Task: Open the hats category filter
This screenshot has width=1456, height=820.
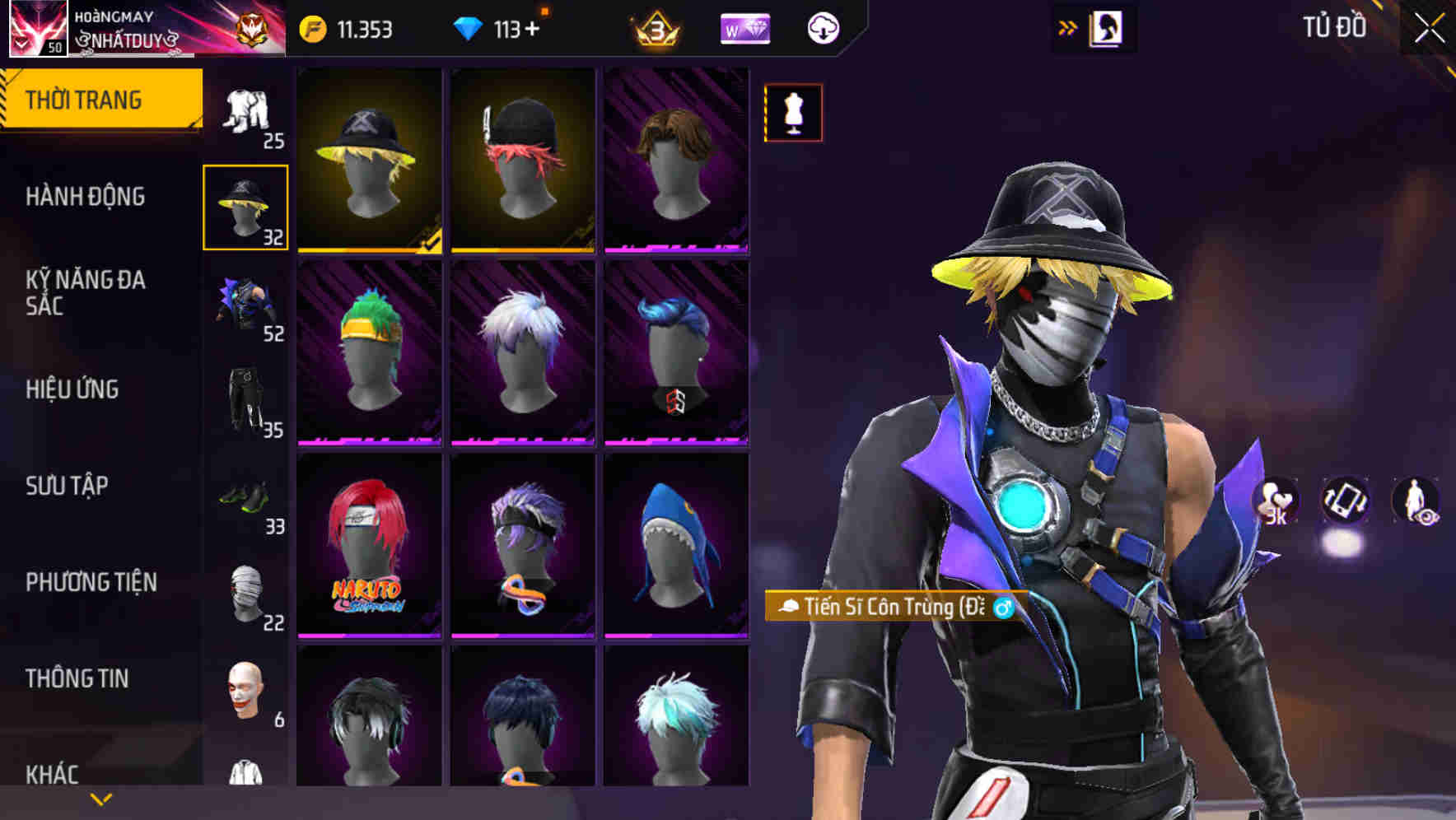Action: pyautogui.click(x=245, y=206)
